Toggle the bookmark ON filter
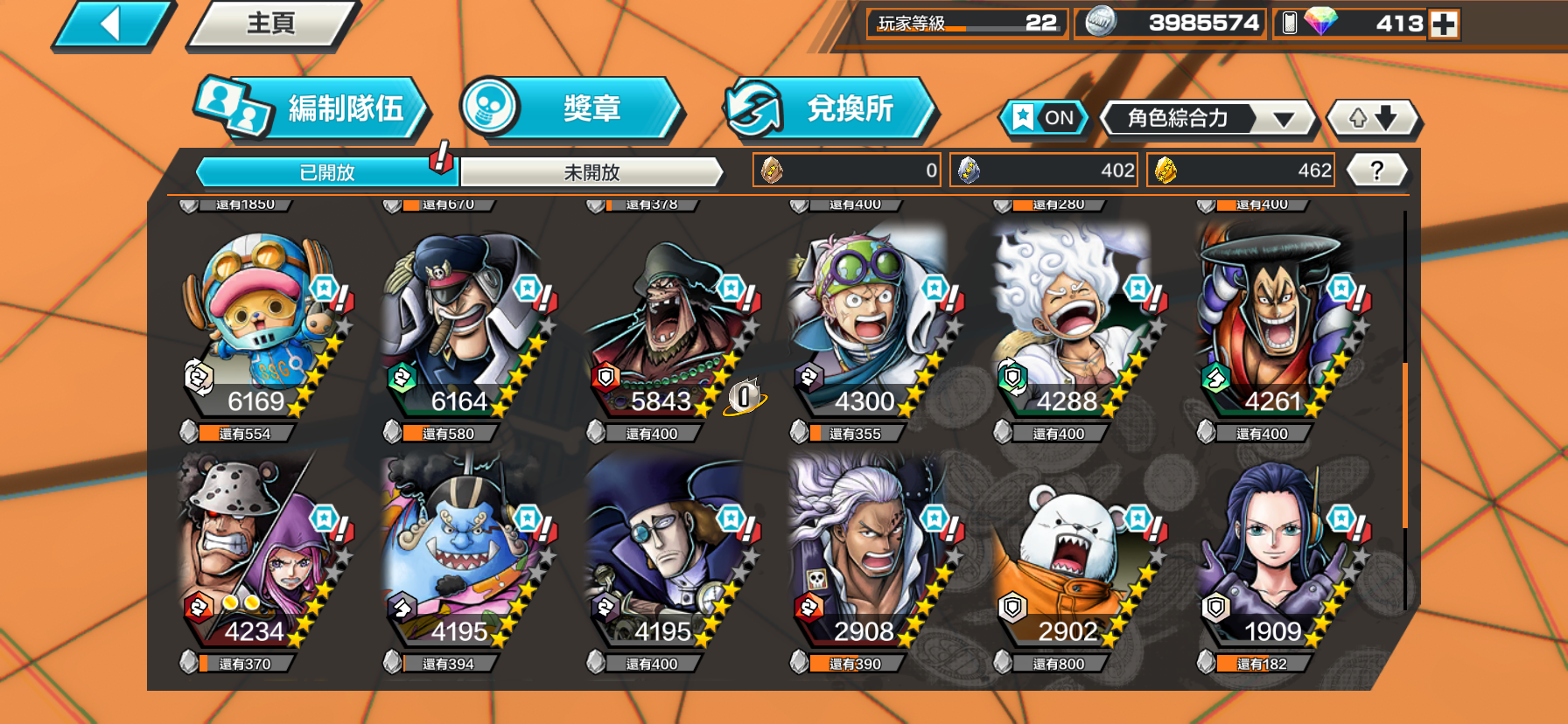1568x724 pixels. tap(1044, 118)
